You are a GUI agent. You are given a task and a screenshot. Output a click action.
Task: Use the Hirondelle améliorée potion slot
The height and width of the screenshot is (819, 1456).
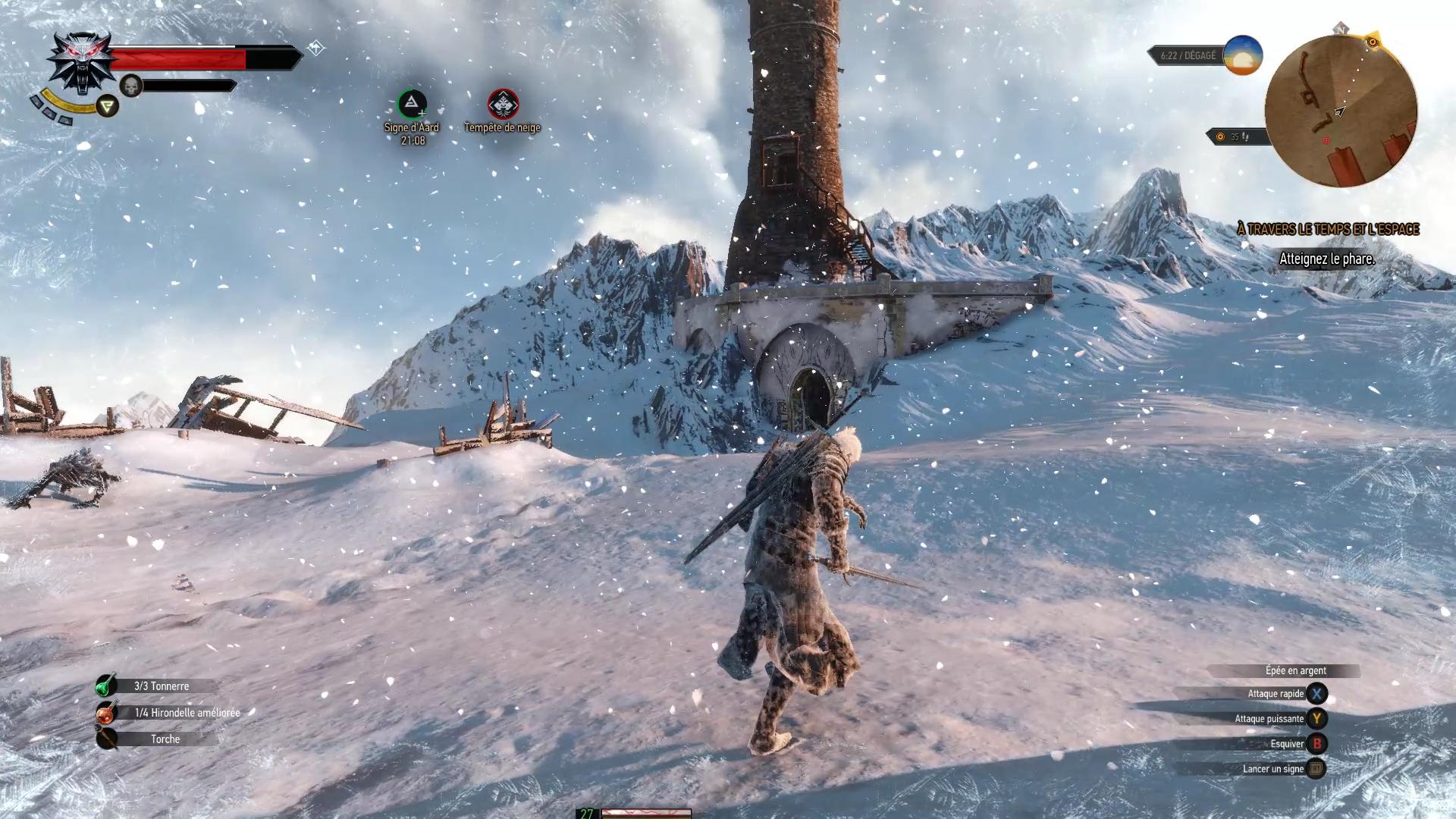[106, 713]
